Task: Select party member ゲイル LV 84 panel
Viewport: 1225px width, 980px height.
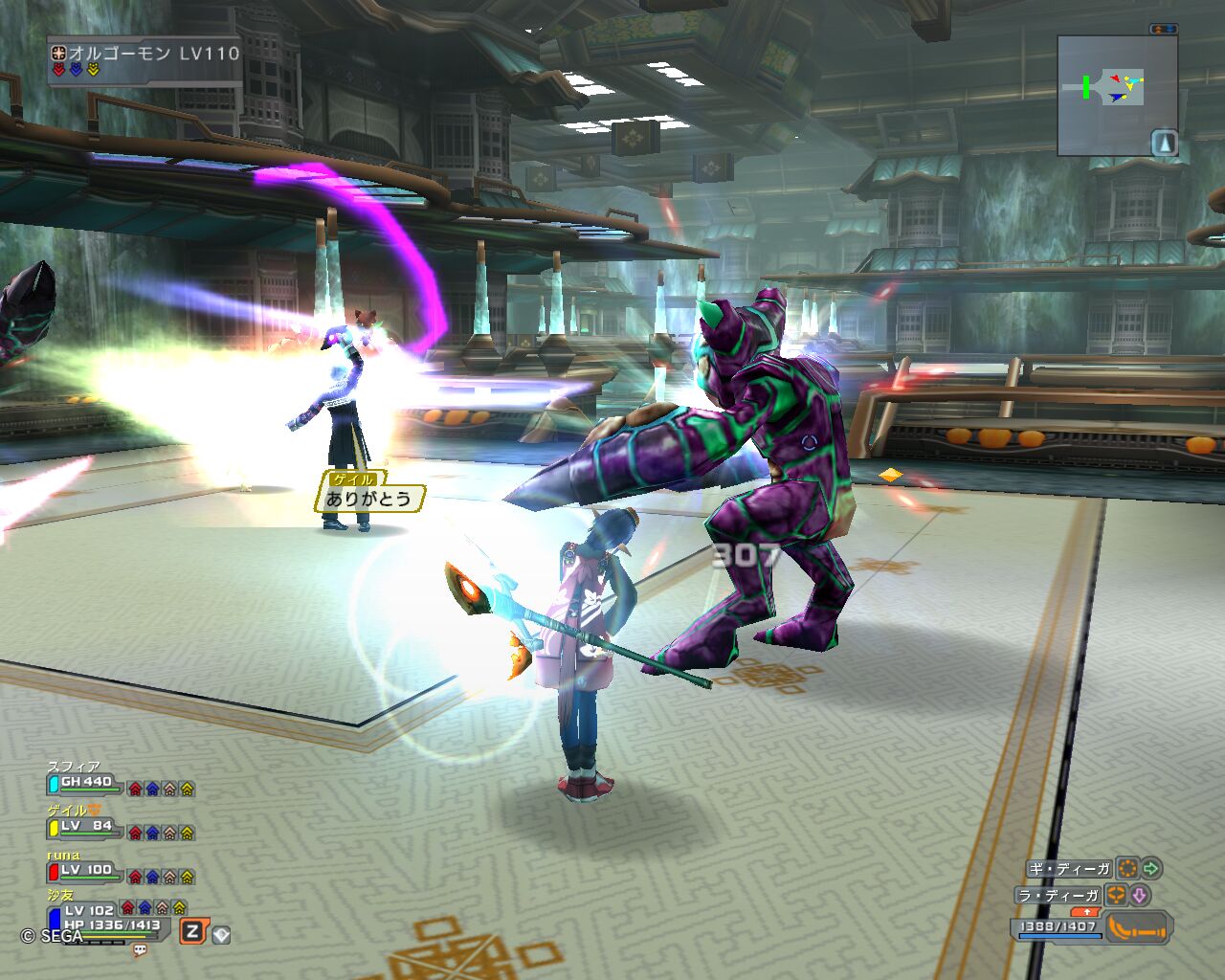Action: pos(86,827)
